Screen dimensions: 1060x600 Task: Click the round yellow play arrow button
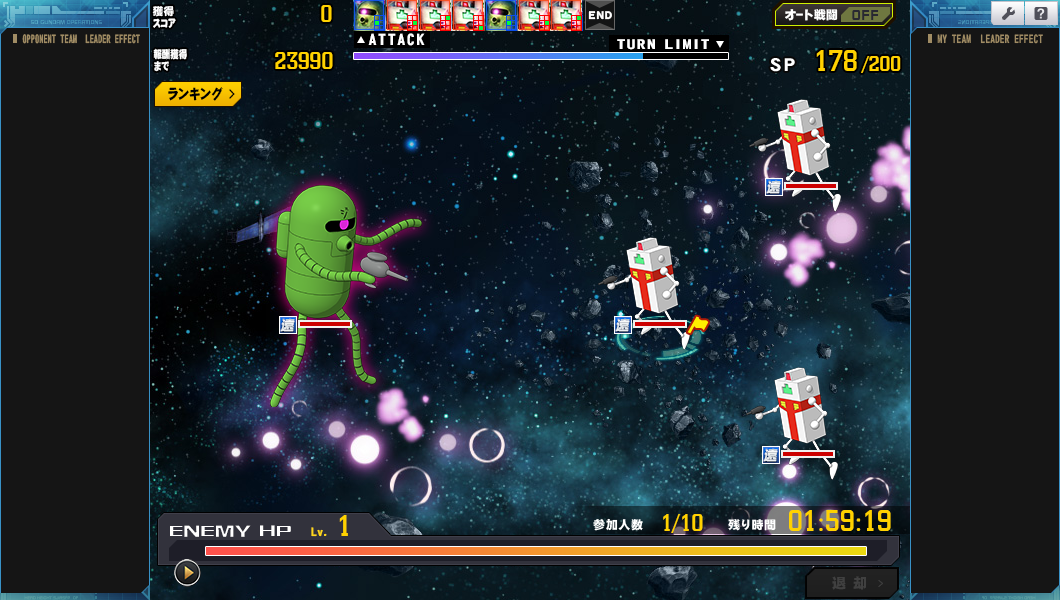tap(187, 572)
